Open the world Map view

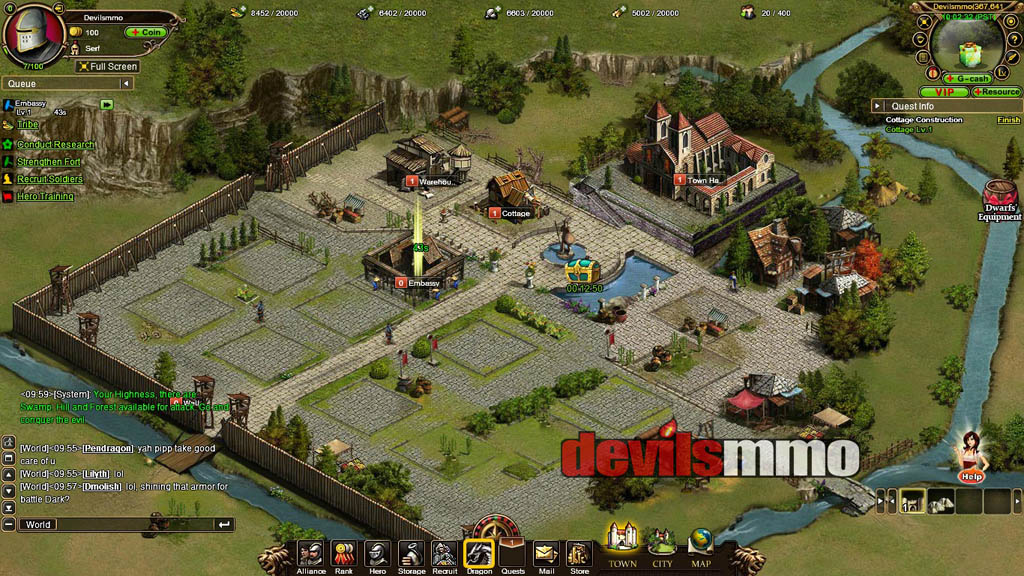click(x=701, y=547)
